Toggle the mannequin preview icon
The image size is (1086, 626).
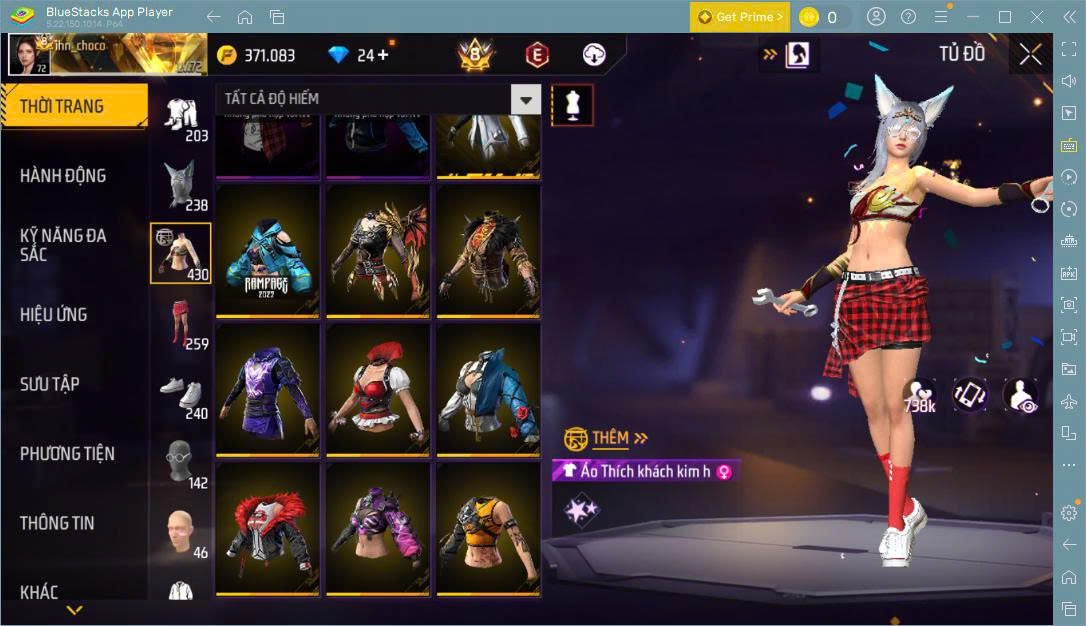[x=573, y=104]
